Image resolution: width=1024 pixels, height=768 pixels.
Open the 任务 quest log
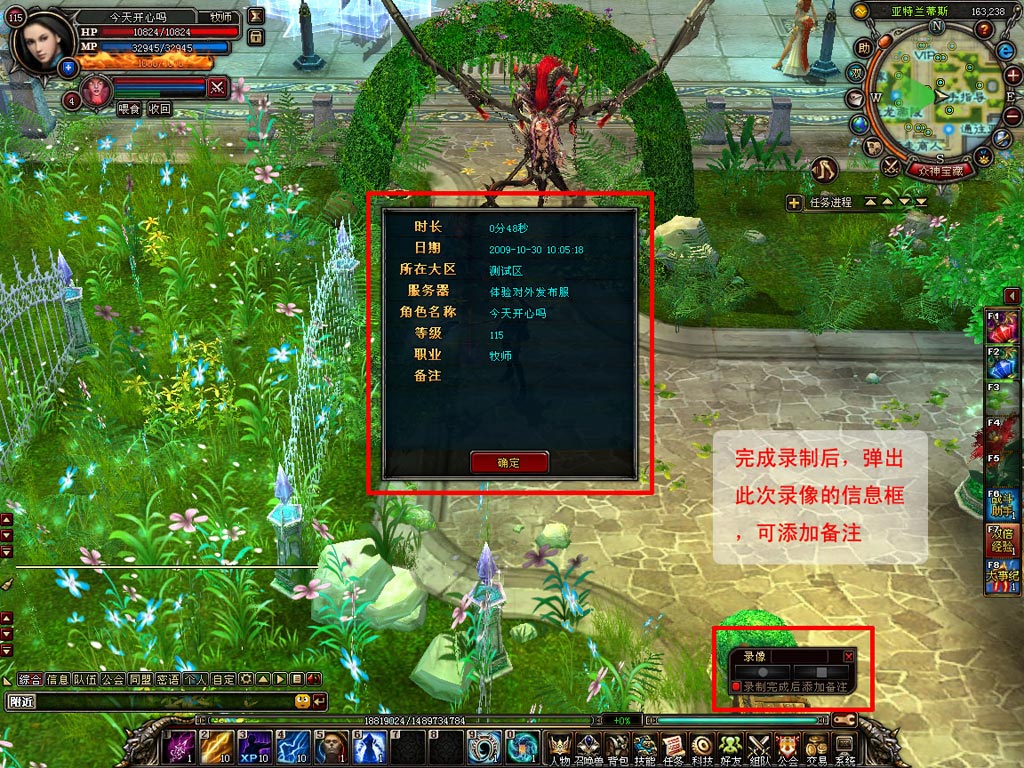[674, 747]
